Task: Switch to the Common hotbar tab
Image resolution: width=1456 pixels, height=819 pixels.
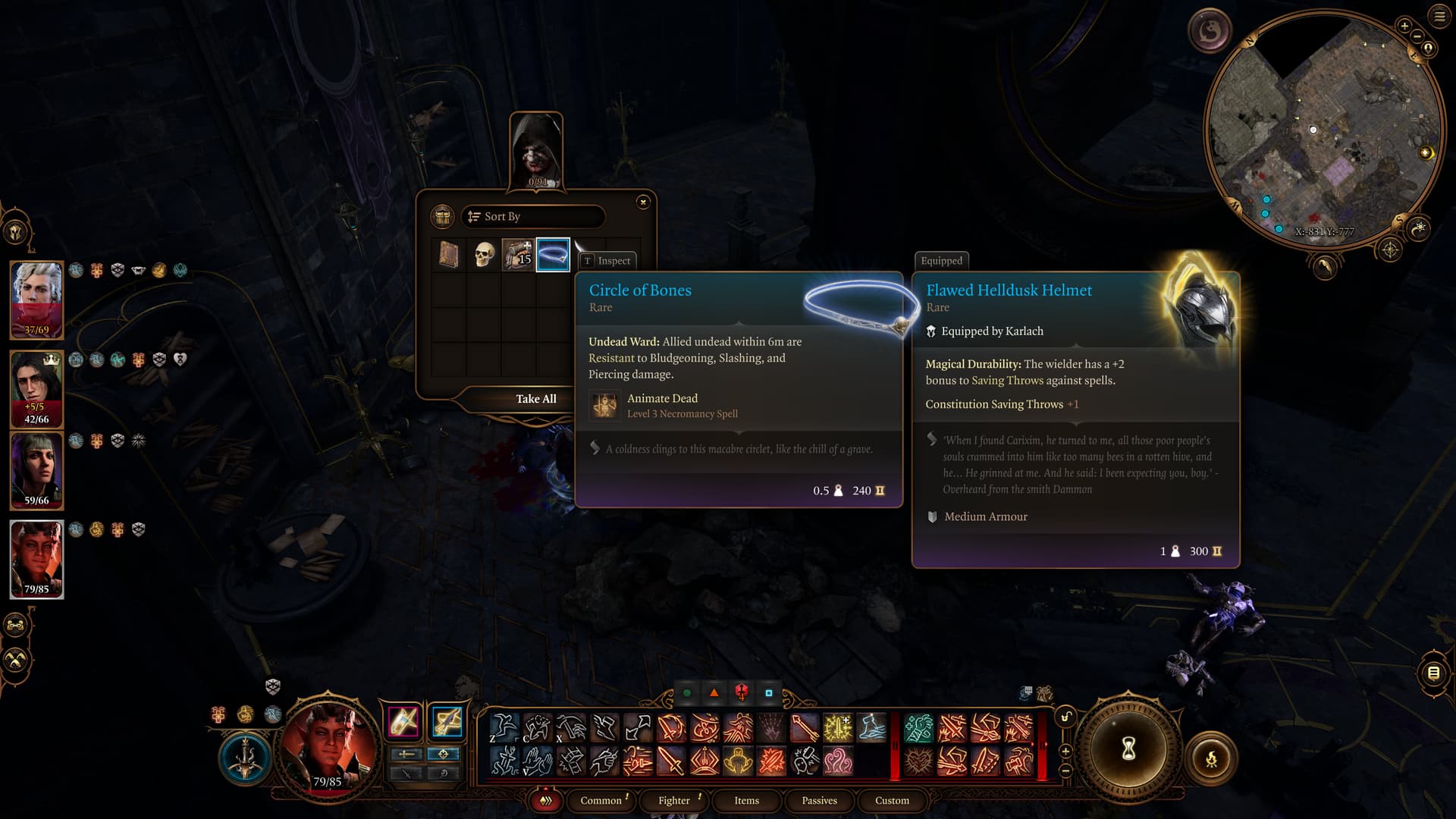Action: [x=601, y=801]
